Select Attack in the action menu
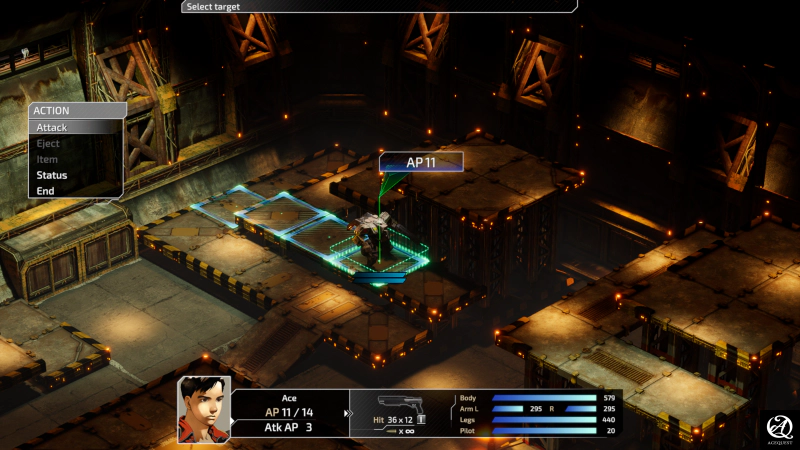The height and width of the screenshot is (450, 800). (x=53, y=128)
